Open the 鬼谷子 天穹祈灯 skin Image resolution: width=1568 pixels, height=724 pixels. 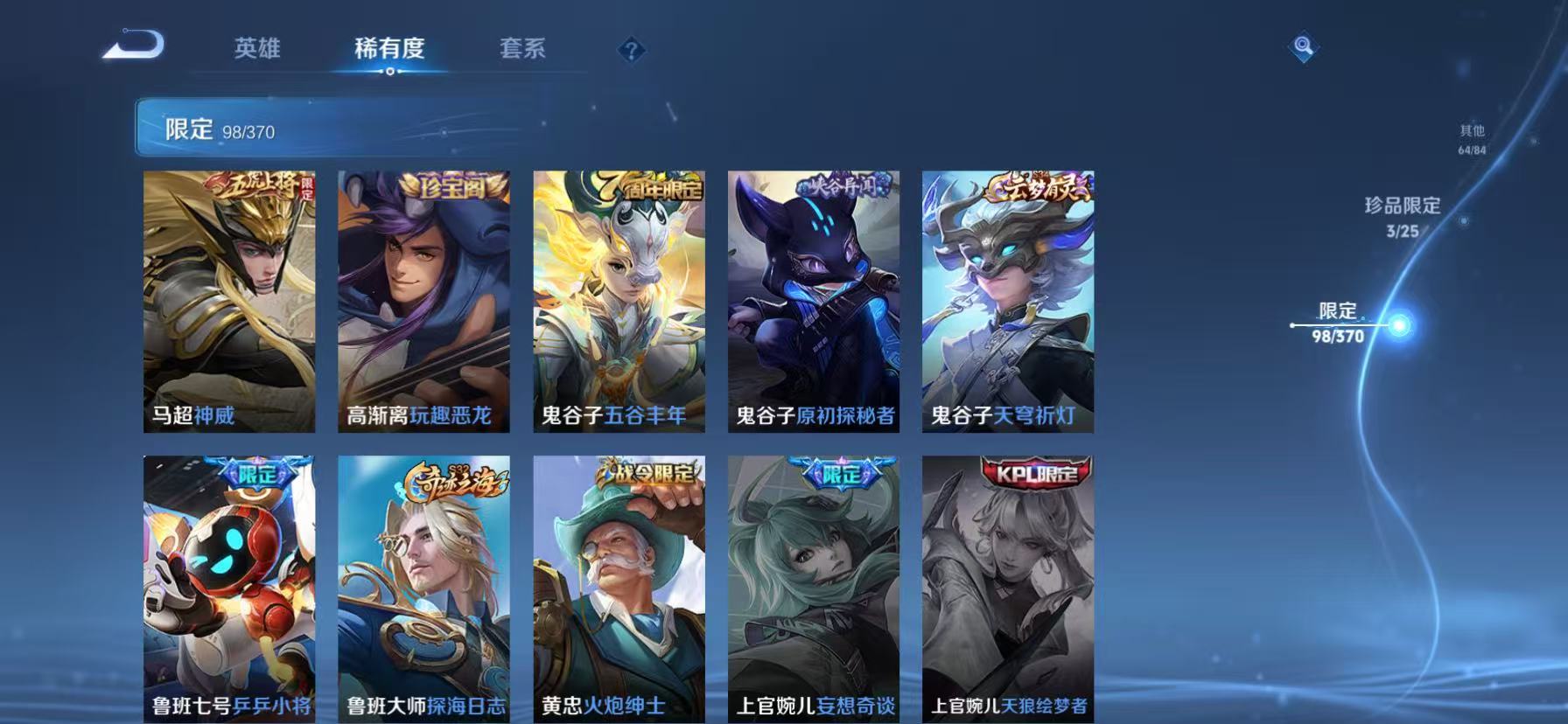(1007, 302)
